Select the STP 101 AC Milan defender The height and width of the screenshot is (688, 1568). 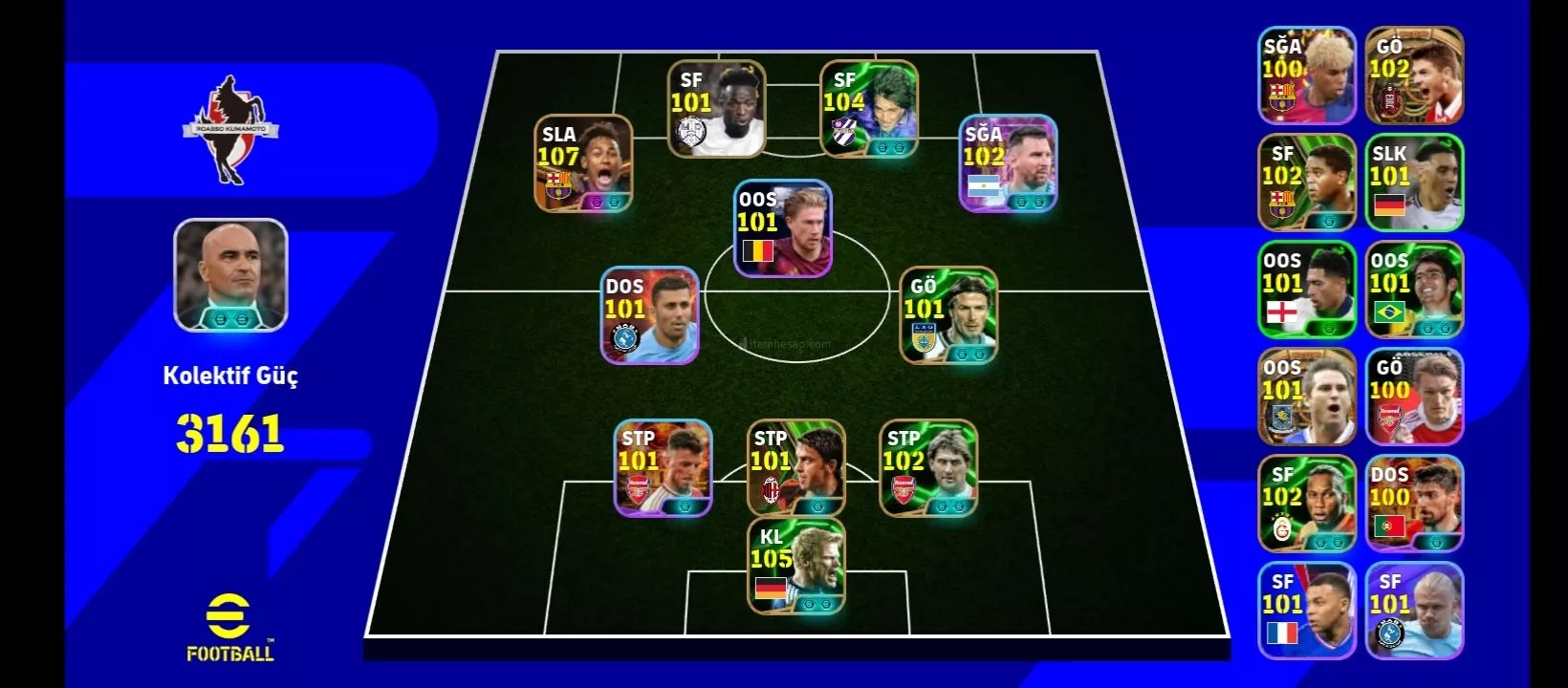tap(795, 468)
